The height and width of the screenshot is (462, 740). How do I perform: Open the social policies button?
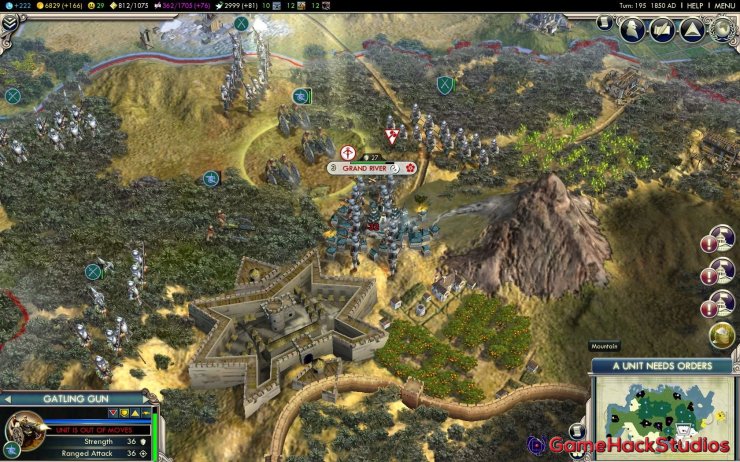pyautogui.click(x=662, y=30)
